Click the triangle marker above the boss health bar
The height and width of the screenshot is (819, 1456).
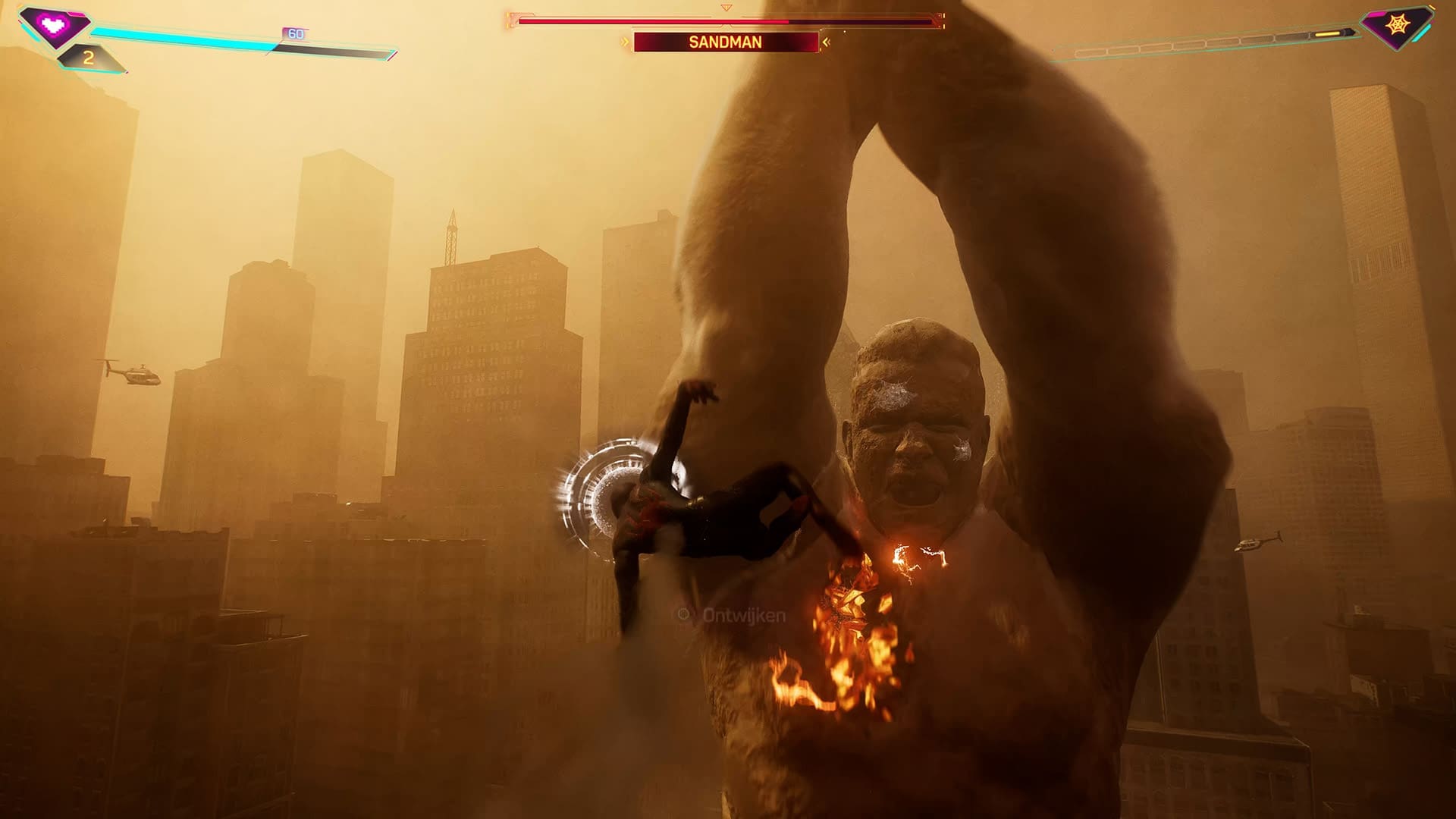[x=726, y=9]
